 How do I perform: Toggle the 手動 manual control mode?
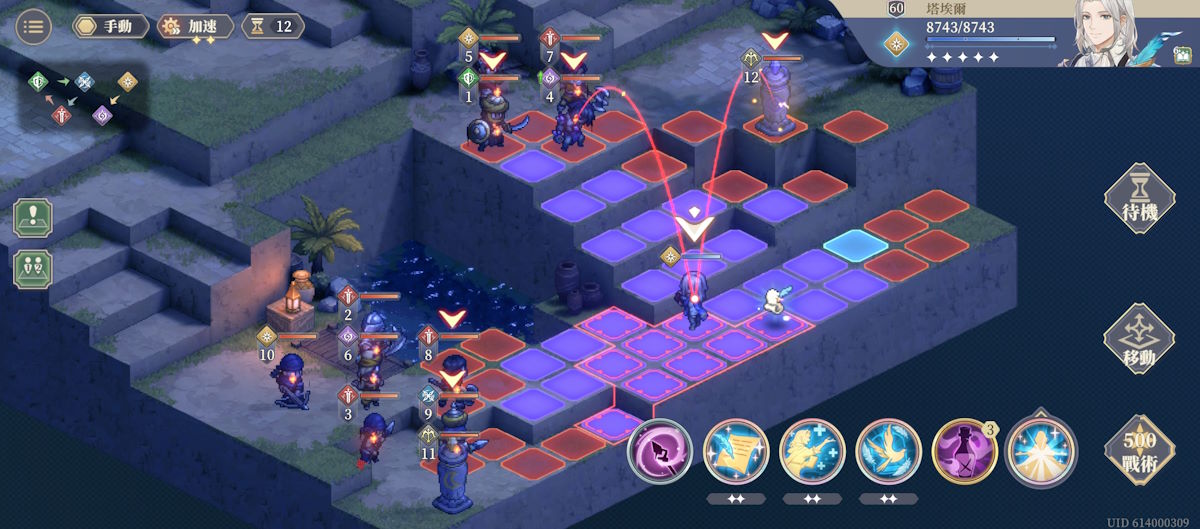(x=110, y=26)
